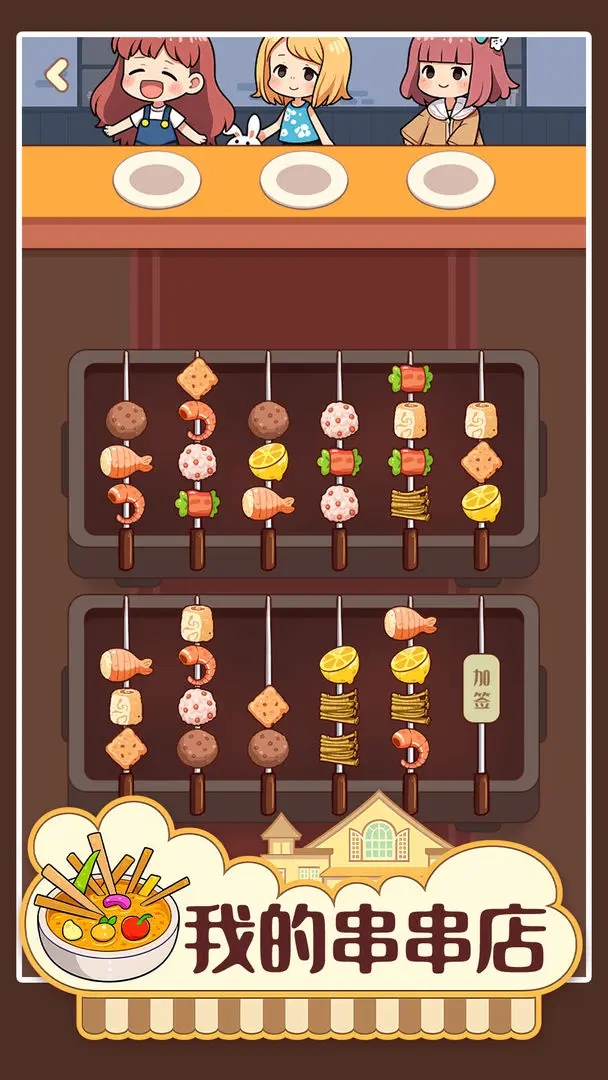Select the skewer with two pink fish balls
608x1080 pixels.
click(339, 460)
